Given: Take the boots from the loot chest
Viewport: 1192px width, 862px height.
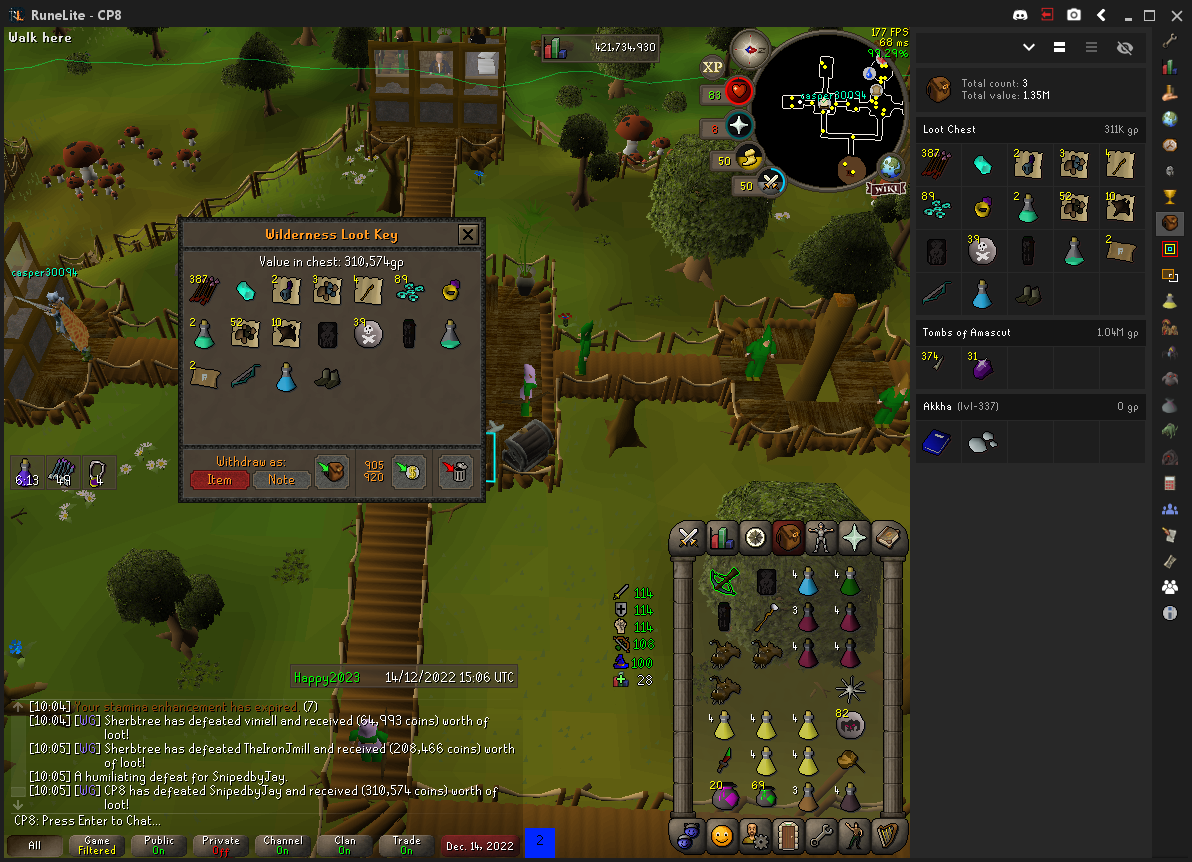Looking at the screenshot, I should (x=326, y=377).
